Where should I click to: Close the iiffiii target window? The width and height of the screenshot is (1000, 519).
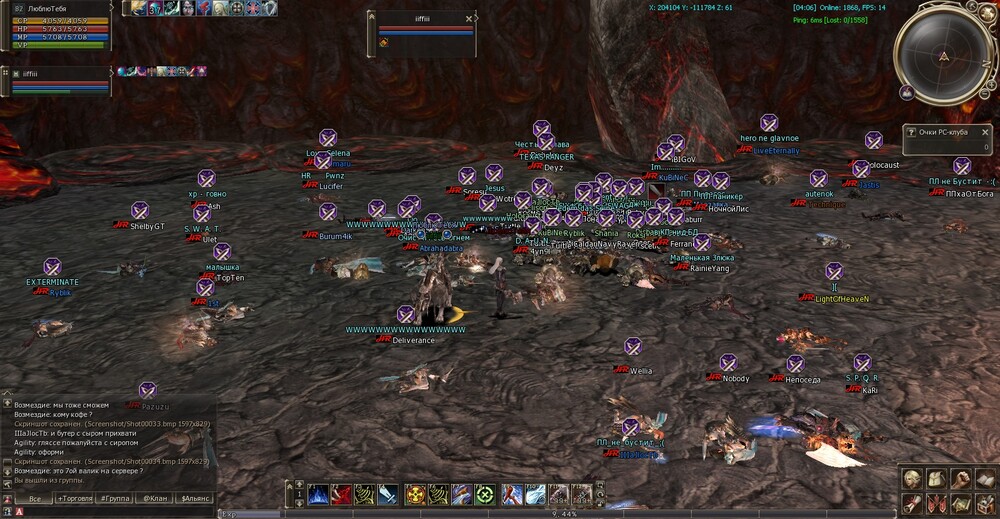click(x=470, y=18)
